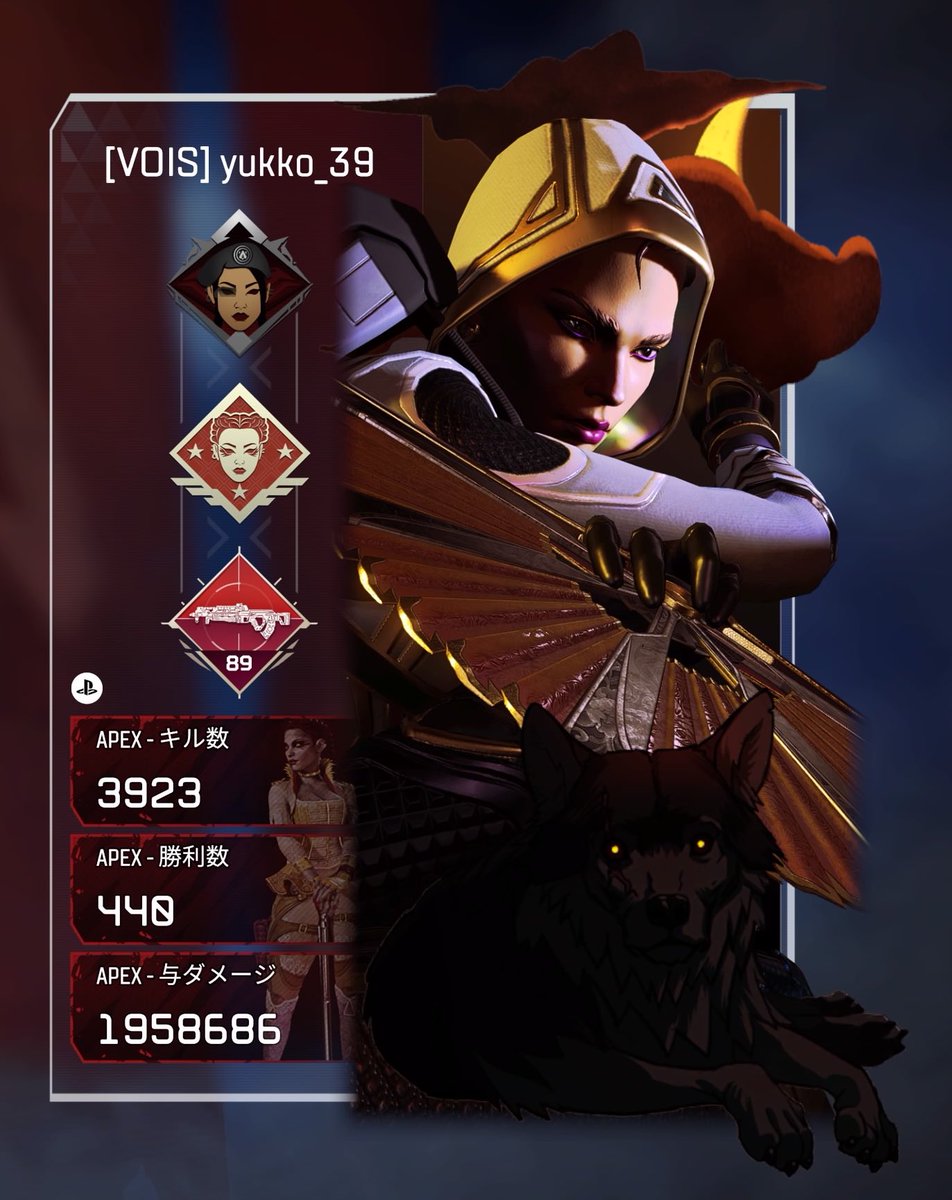The image size is (952, 1200).
Task: Click the badge showing a woman in a beret
Action: tap(238, 283)
